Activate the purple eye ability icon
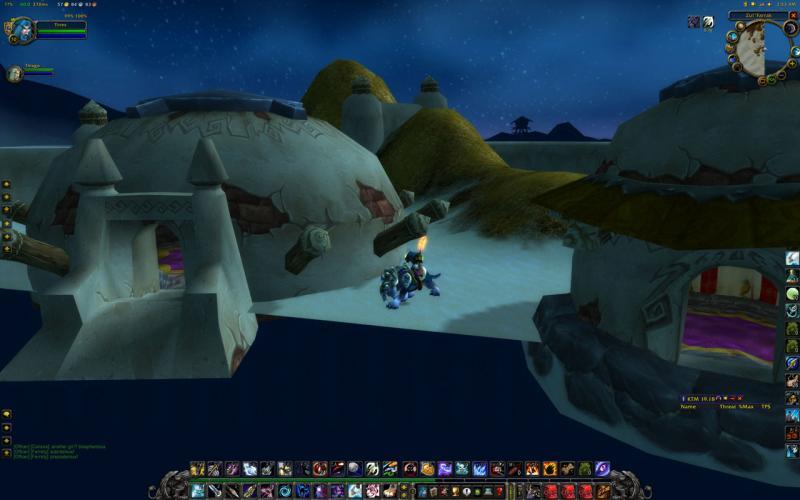The width and height of the screenshot is (800, 500). coord(602,468)
